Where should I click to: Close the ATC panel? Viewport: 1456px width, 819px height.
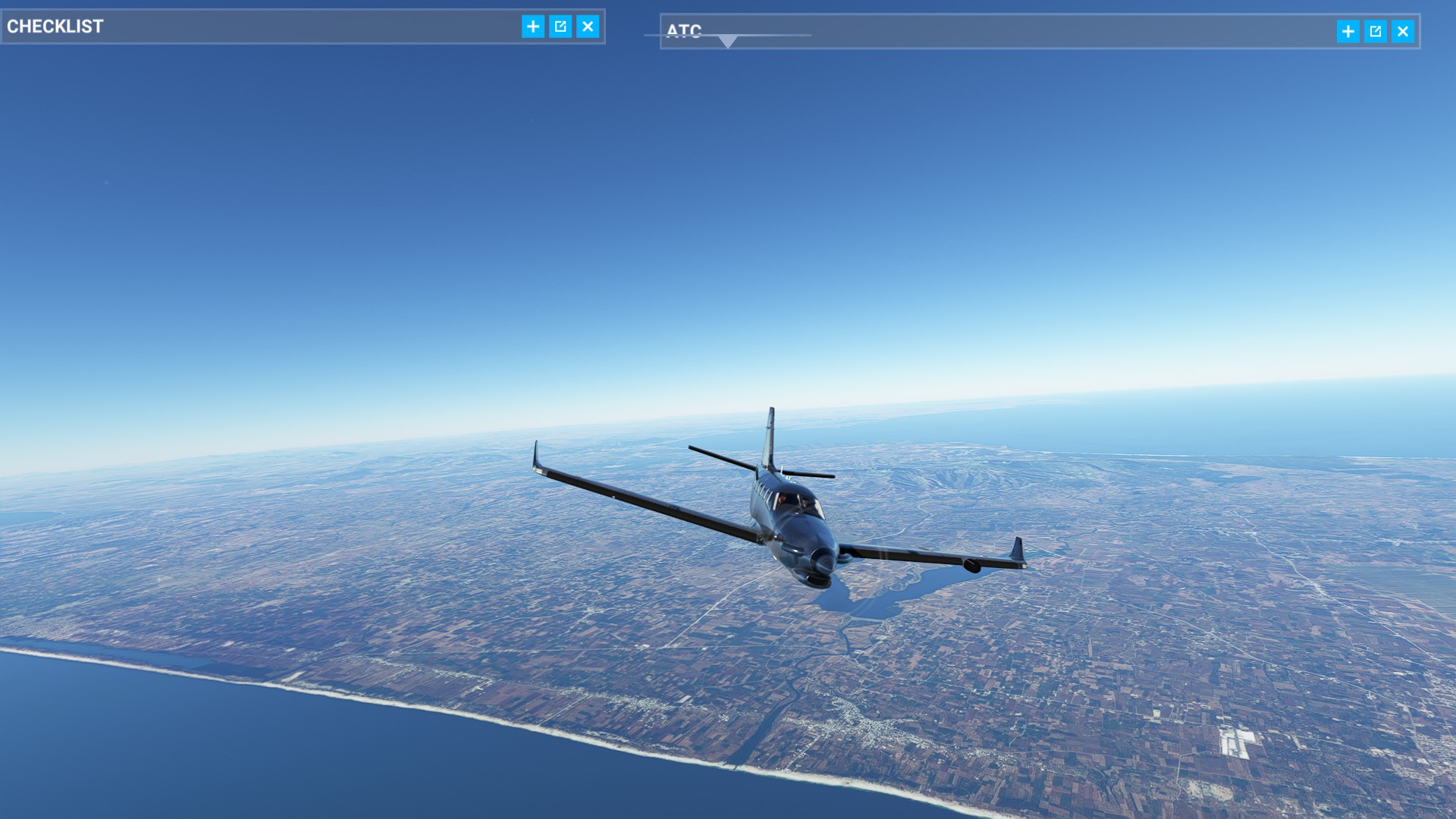point(1402,31)
